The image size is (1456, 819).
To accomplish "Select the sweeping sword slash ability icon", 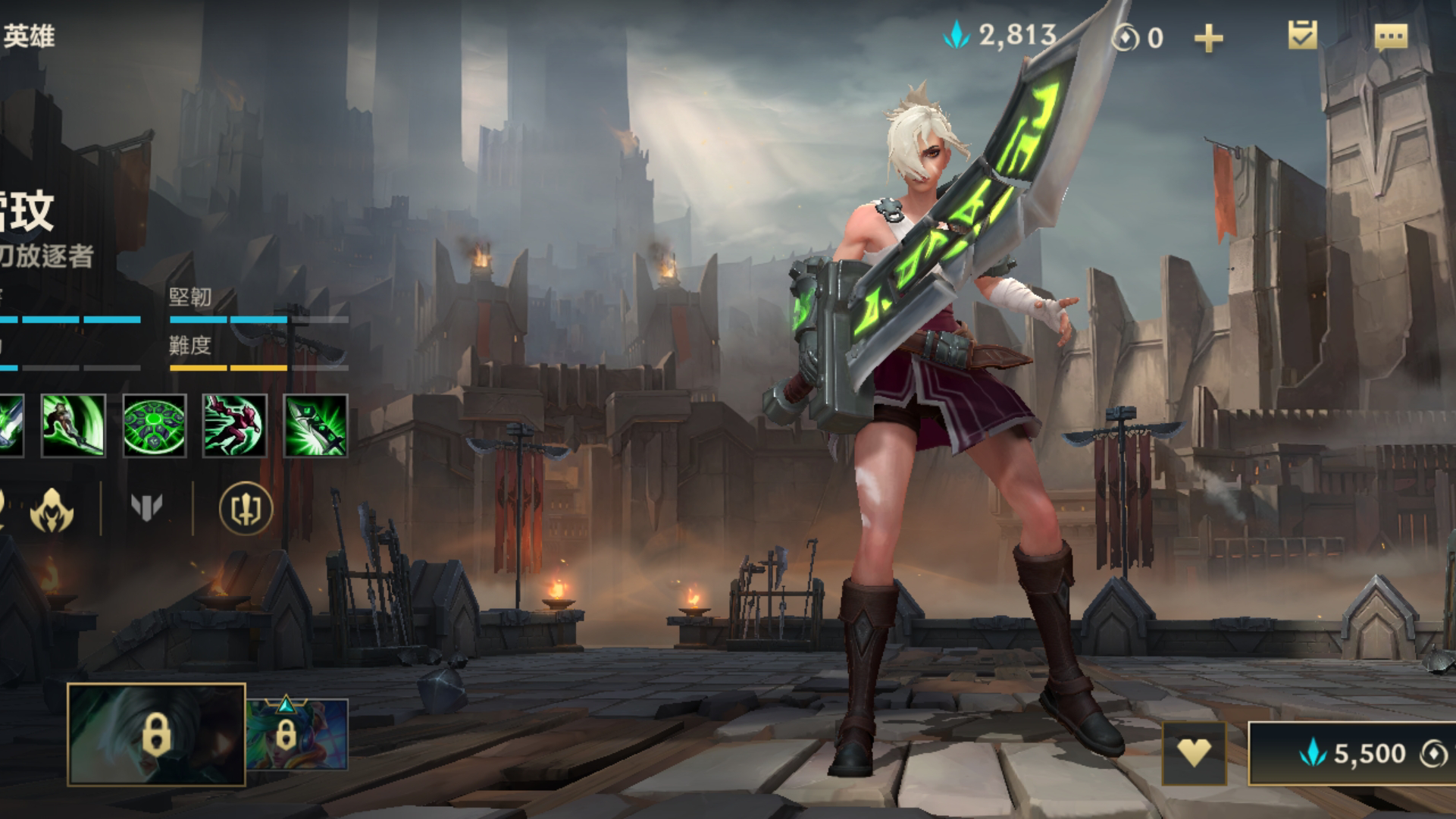I will click(73, 425).
